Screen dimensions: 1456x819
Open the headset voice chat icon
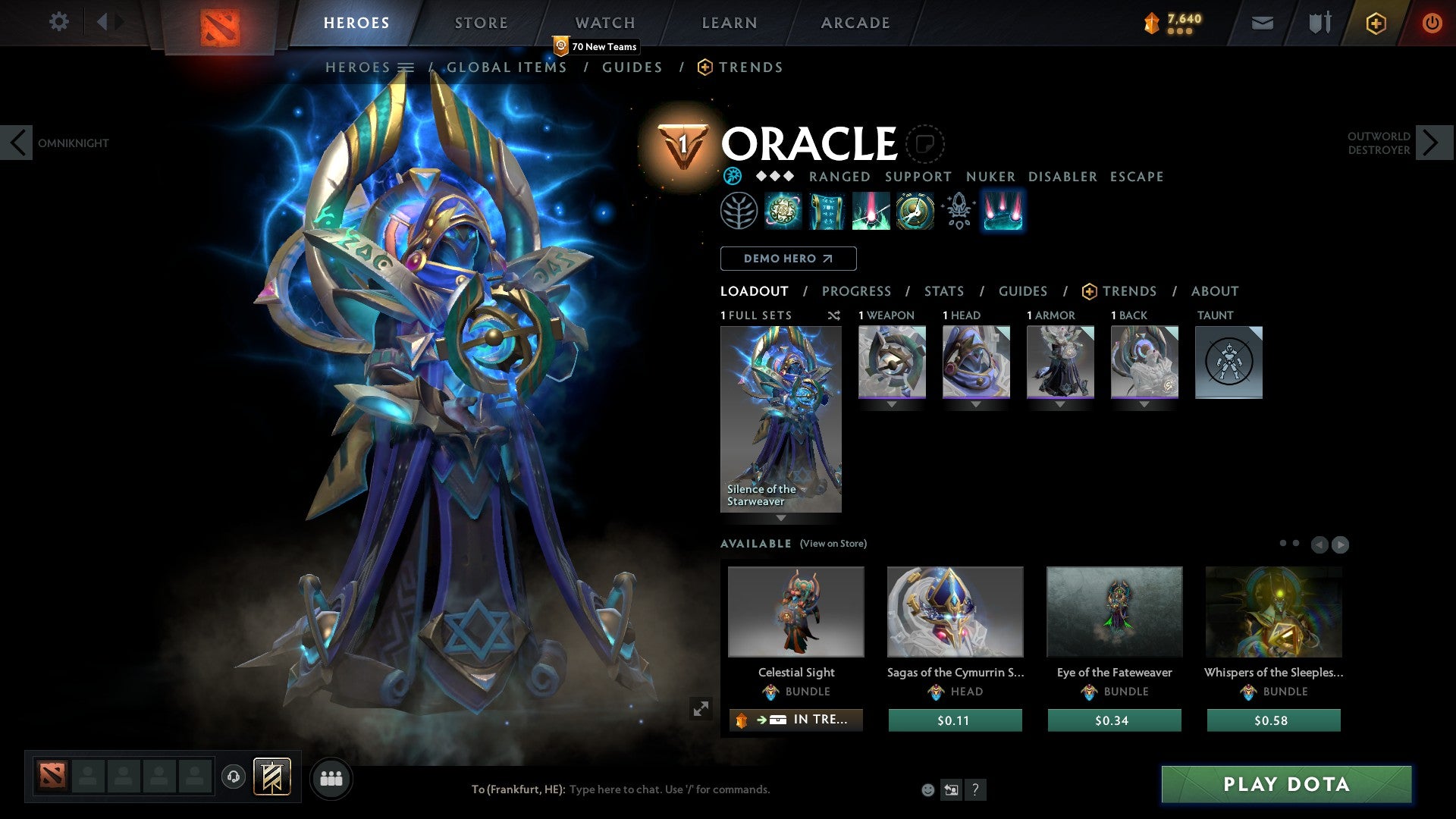[234, 777]
